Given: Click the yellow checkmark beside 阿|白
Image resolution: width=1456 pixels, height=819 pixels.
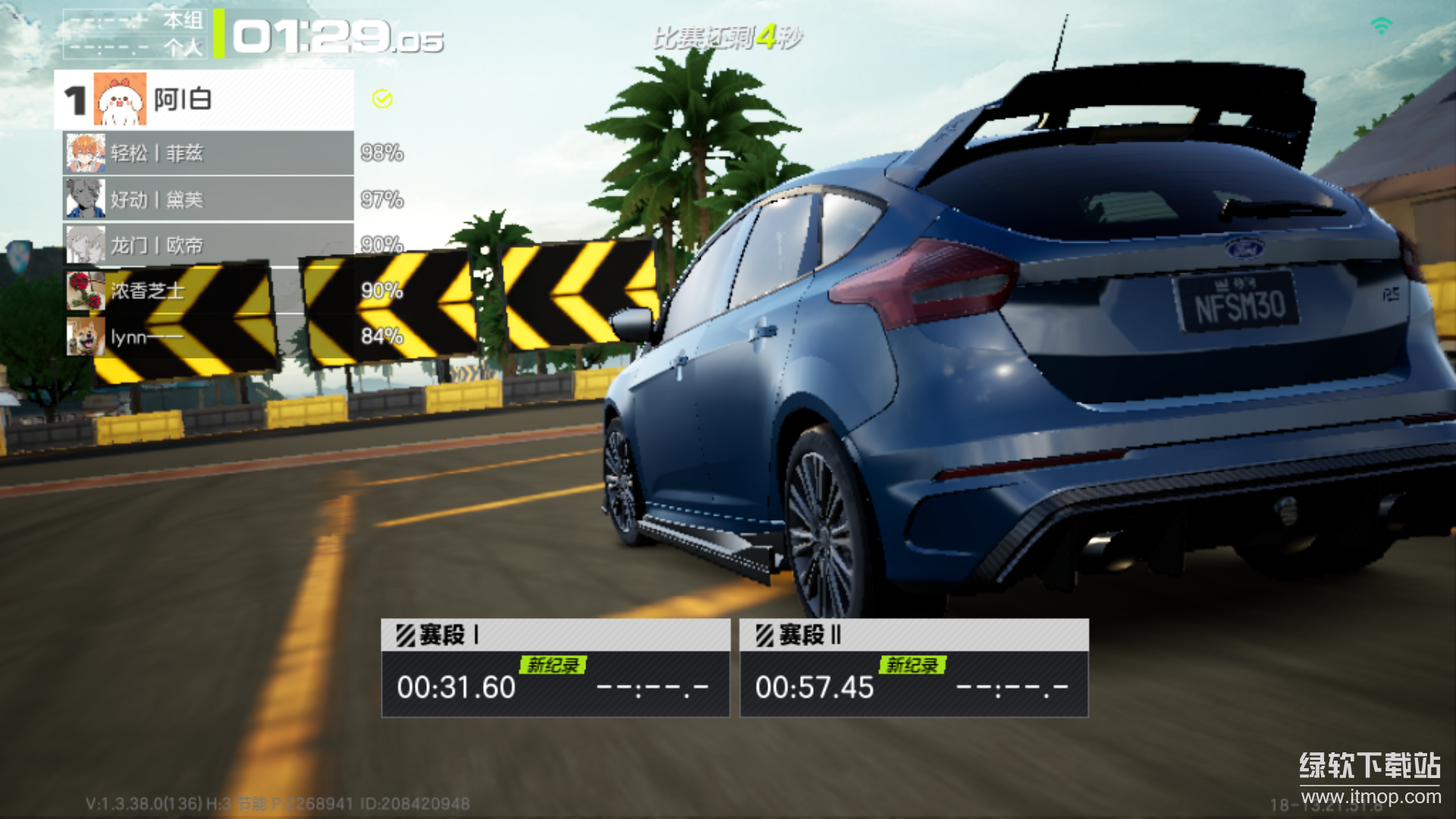Looking at the screenshot, I should coord(382,99).
